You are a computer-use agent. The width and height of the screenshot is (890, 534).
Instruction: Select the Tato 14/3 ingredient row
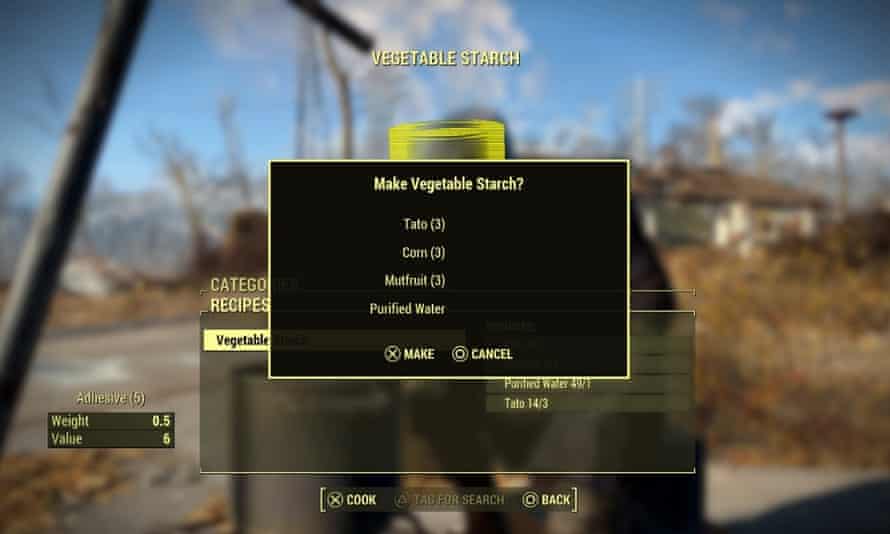coord(586,403)
